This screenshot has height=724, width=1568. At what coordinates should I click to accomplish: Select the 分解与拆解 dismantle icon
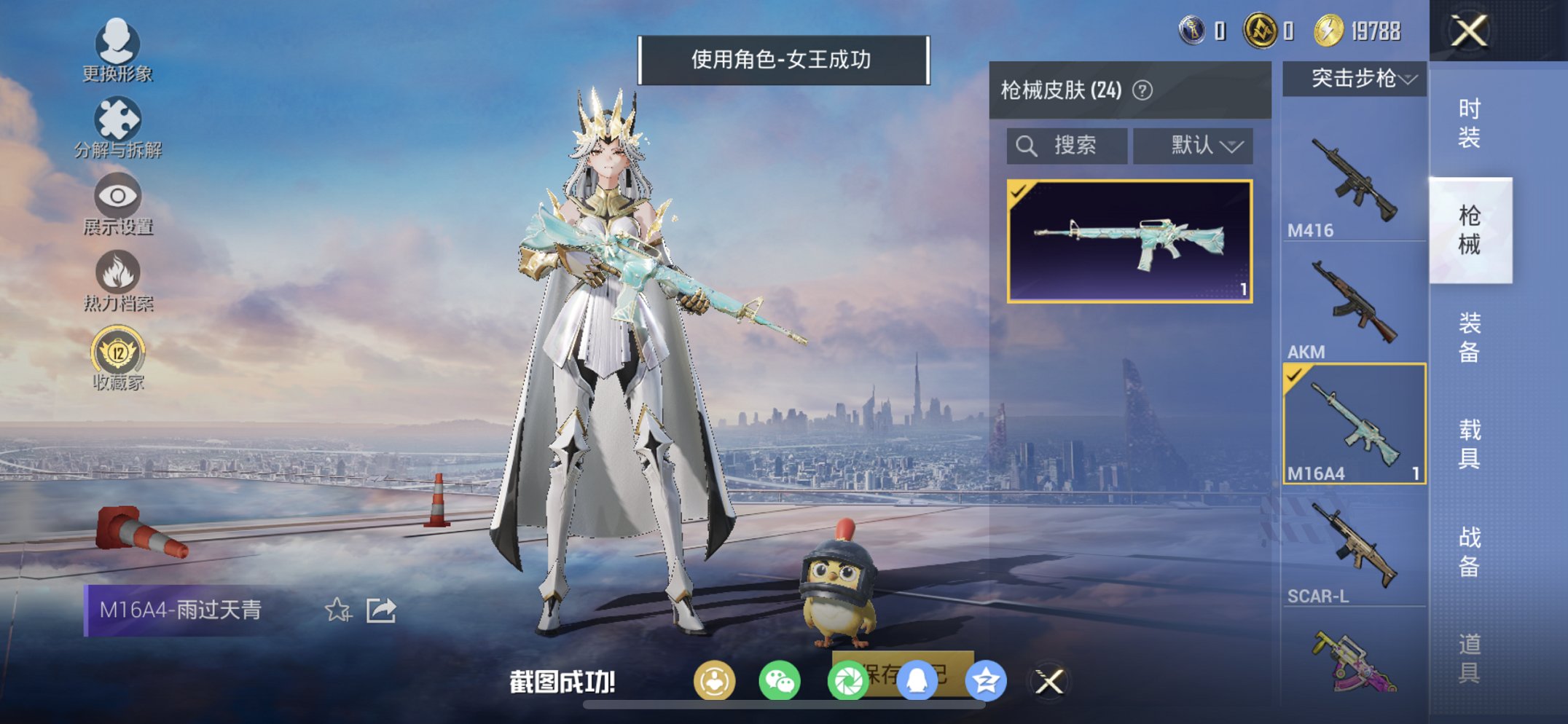(x=117, y=118)
